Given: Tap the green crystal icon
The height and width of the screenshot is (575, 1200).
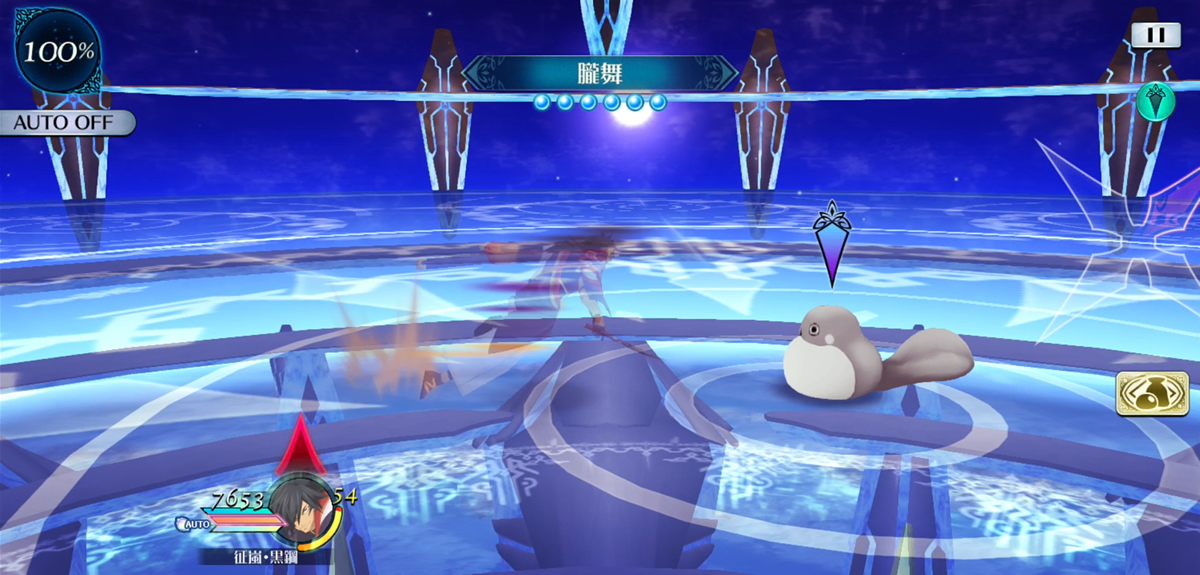Looking at the screenshot, I should [x=1155, y=100].
